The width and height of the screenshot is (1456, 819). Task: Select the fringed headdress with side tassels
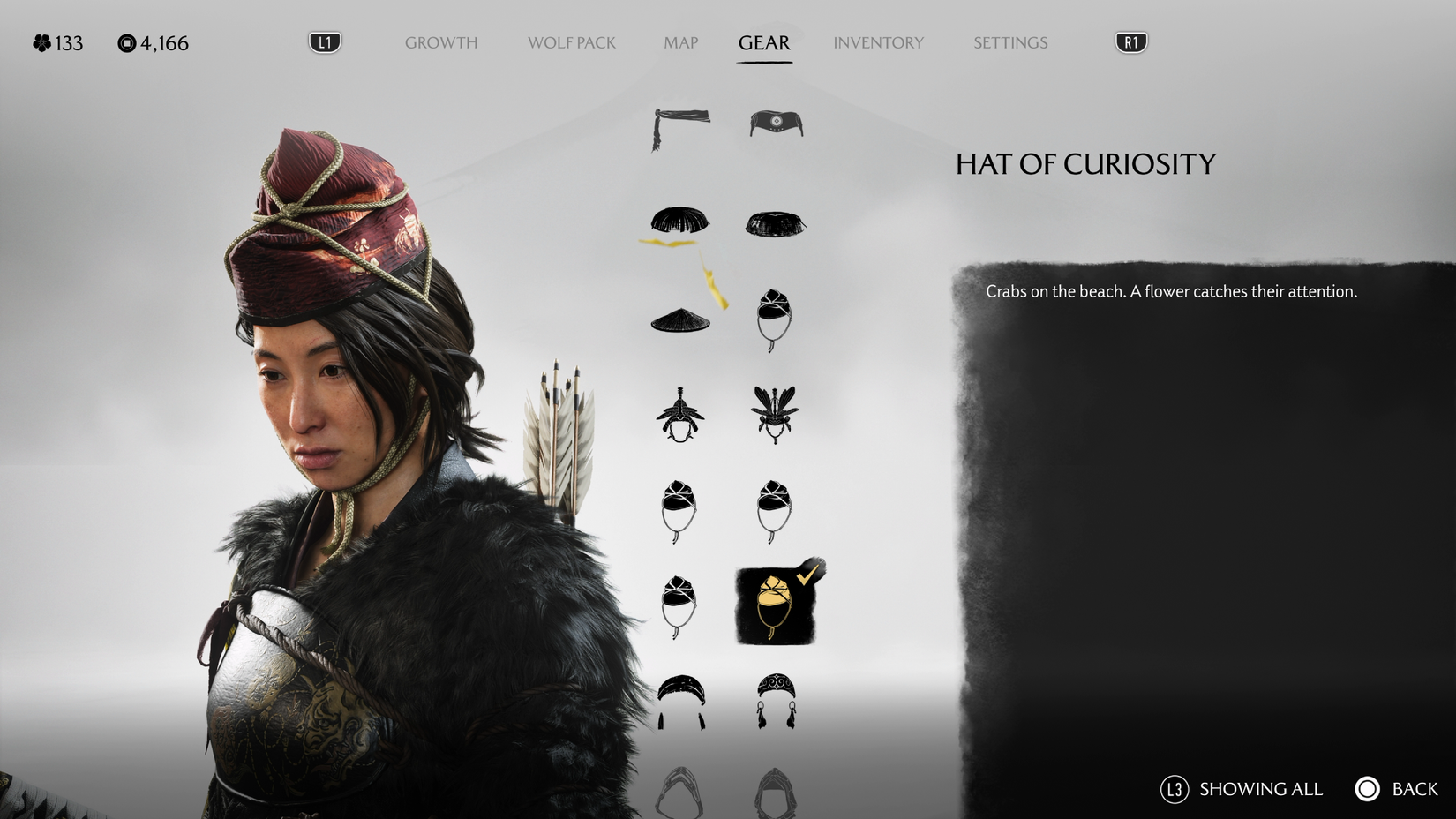pyautogui.click(x=679, y=697)
